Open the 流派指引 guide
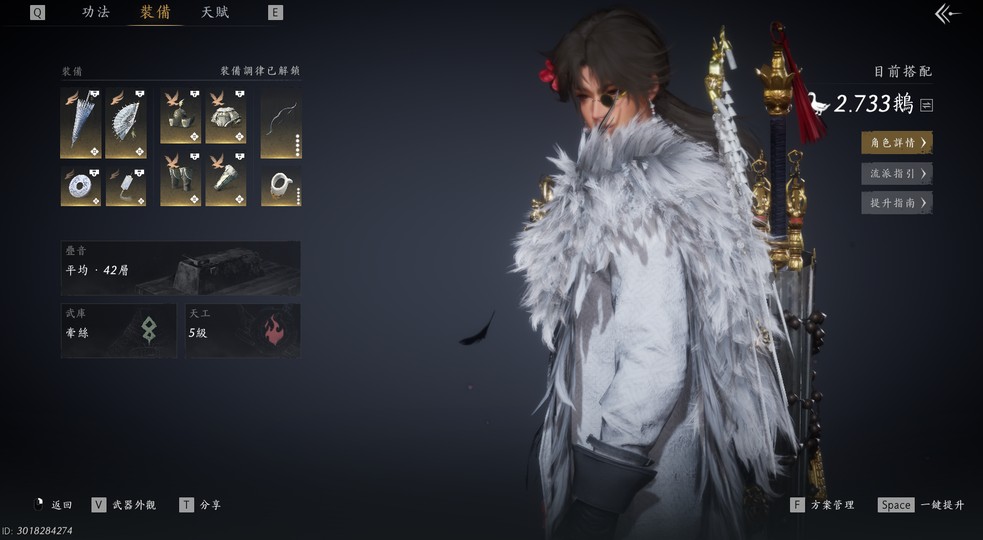The width and height of the screenshot is (983, 540). (896, 173)
